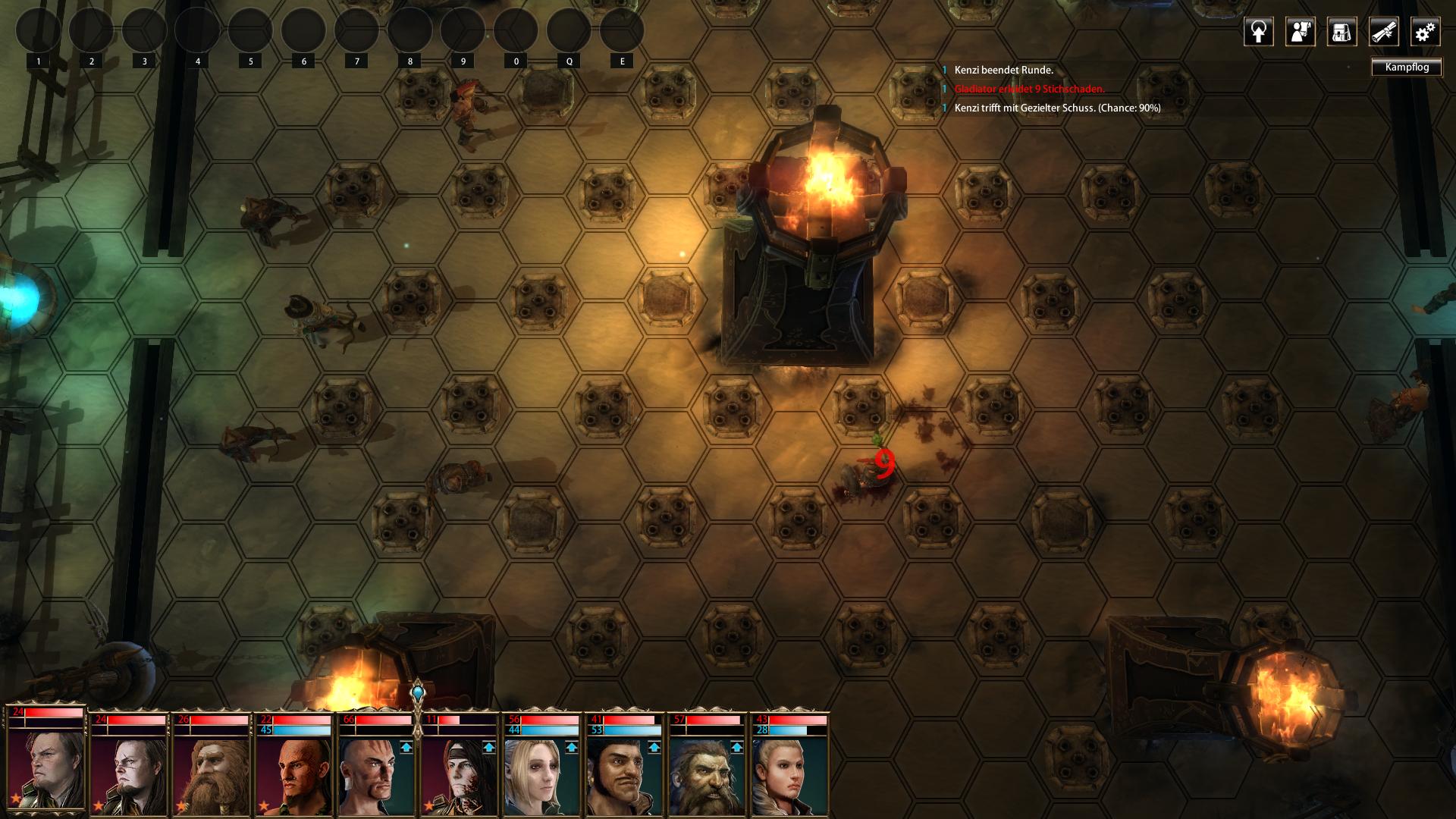Select the bald tattooed fighter portrait
This screenshot has height=819, width=1456.
(374, 775)
